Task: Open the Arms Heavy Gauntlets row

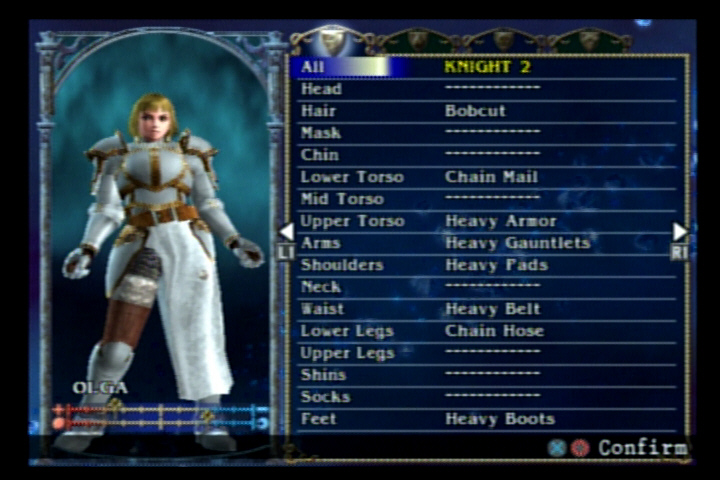Action: (x=488, y=243)
